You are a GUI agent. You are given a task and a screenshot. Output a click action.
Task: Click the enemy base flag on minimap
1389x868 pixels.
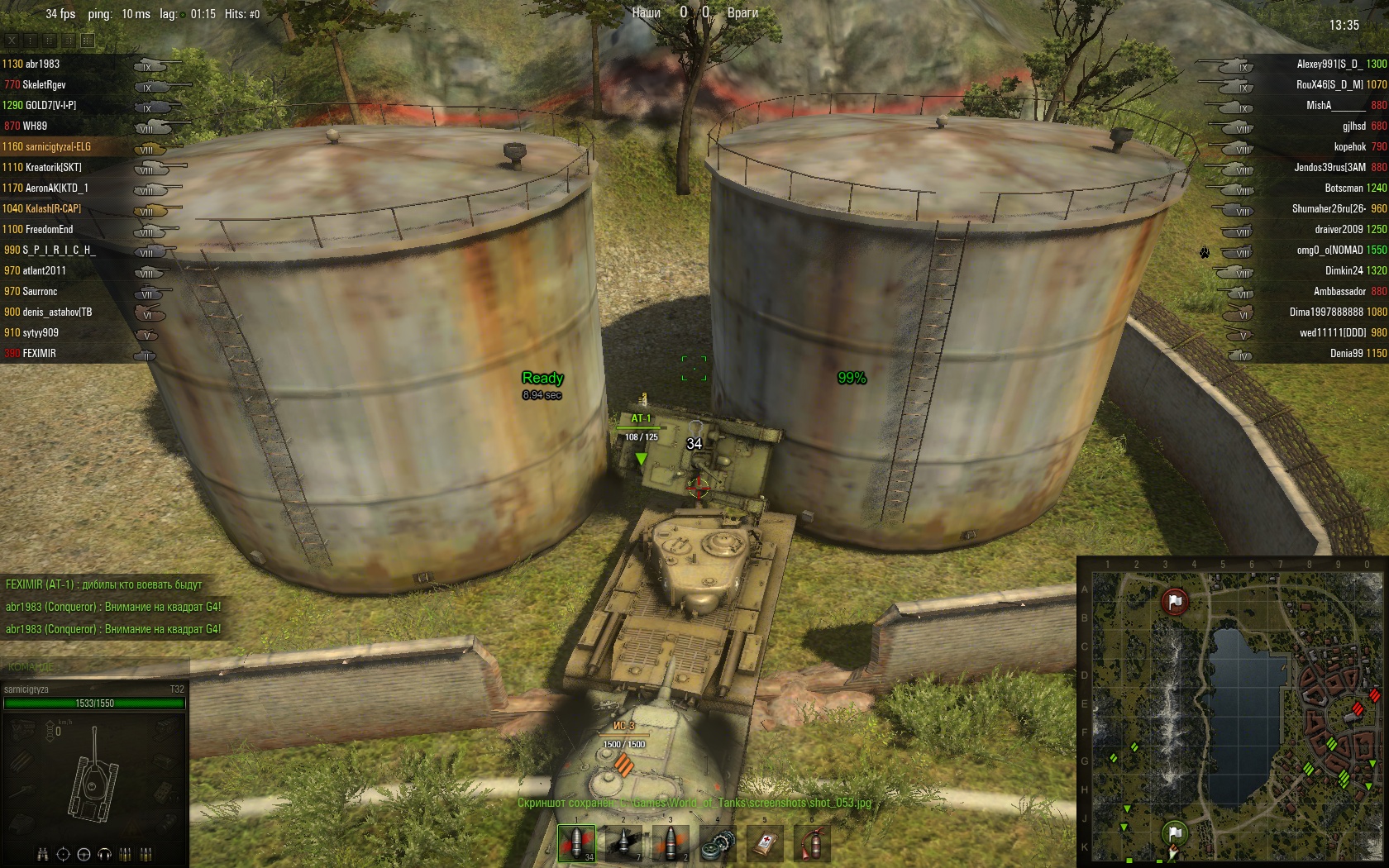click(x=1174, y=601)
